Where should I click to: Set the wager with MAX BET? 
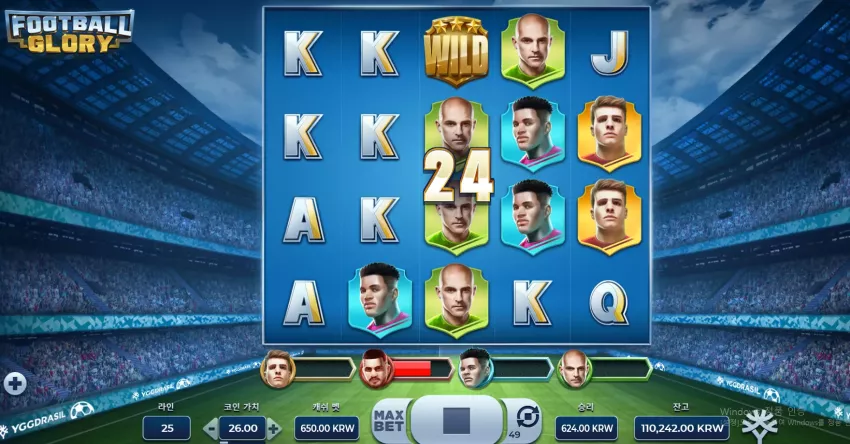pyautogui.click(x=389, y=419)
